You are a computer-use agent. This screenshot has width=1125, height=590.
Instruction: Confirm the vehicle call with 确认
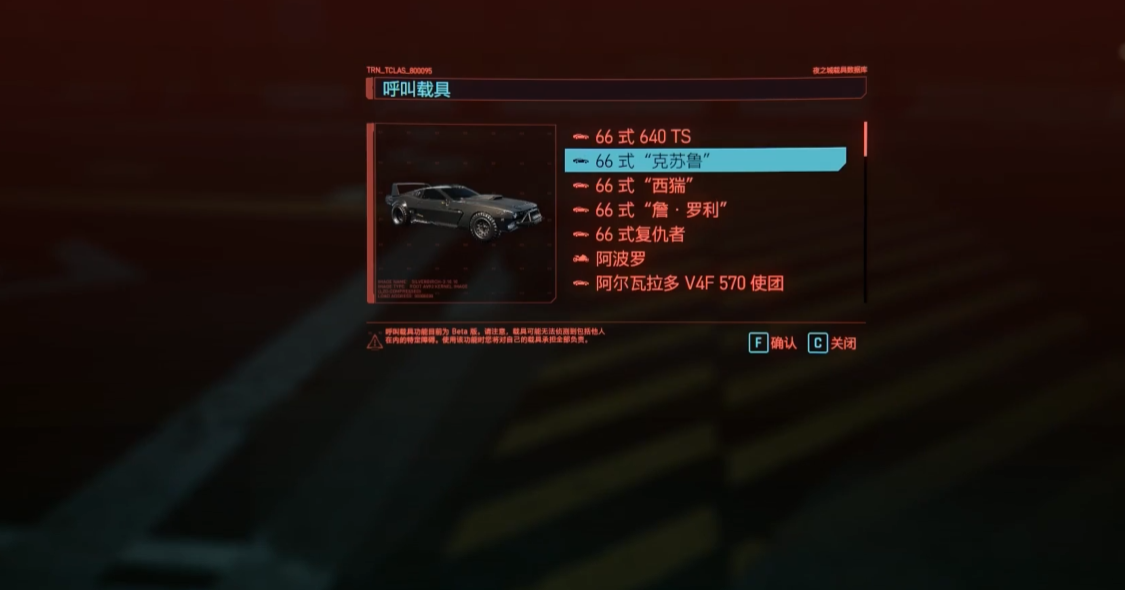(x=773, y=343)
